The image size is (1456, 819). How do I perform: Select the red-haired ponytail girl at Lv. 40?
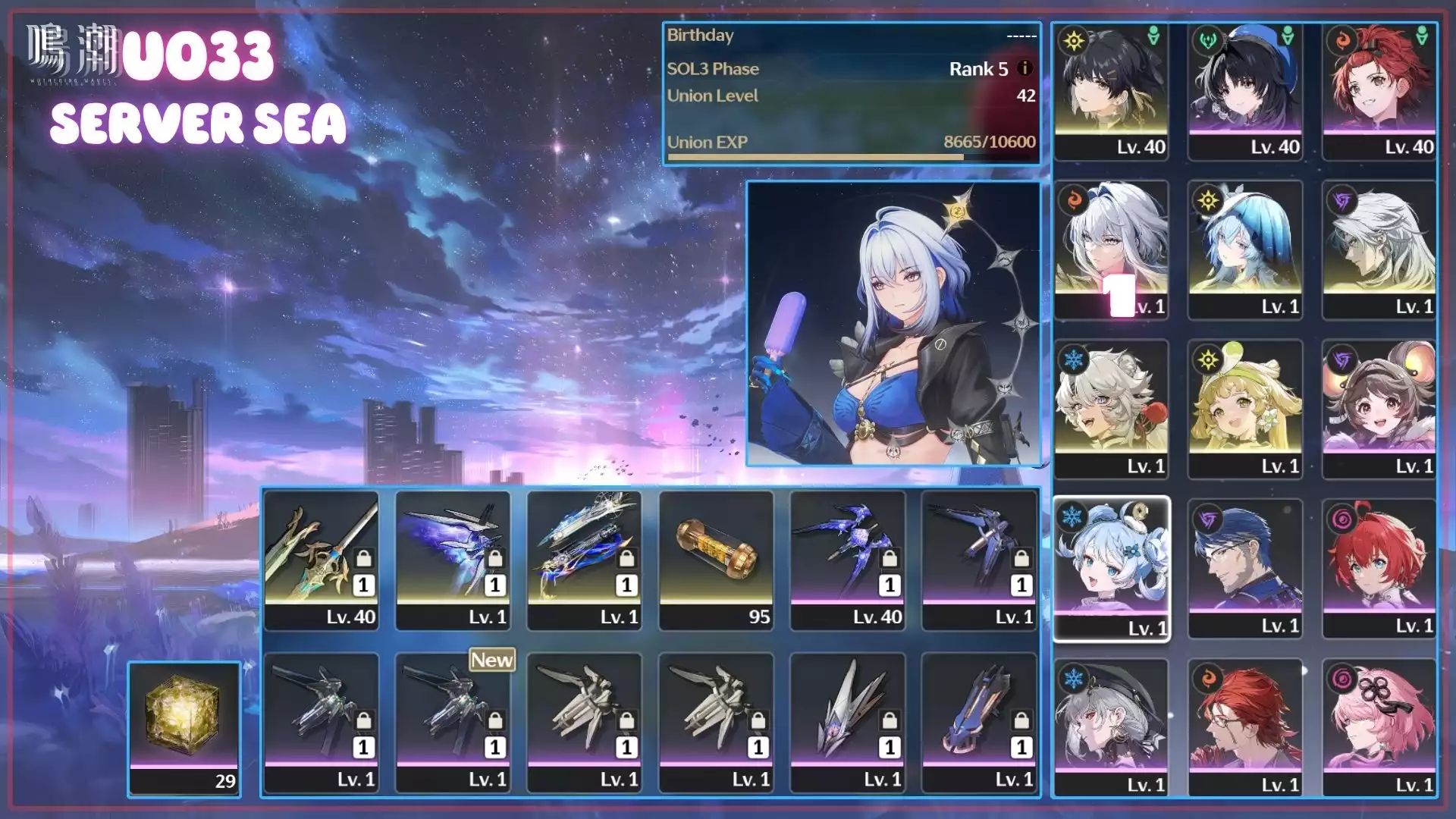click(1379, 91)
